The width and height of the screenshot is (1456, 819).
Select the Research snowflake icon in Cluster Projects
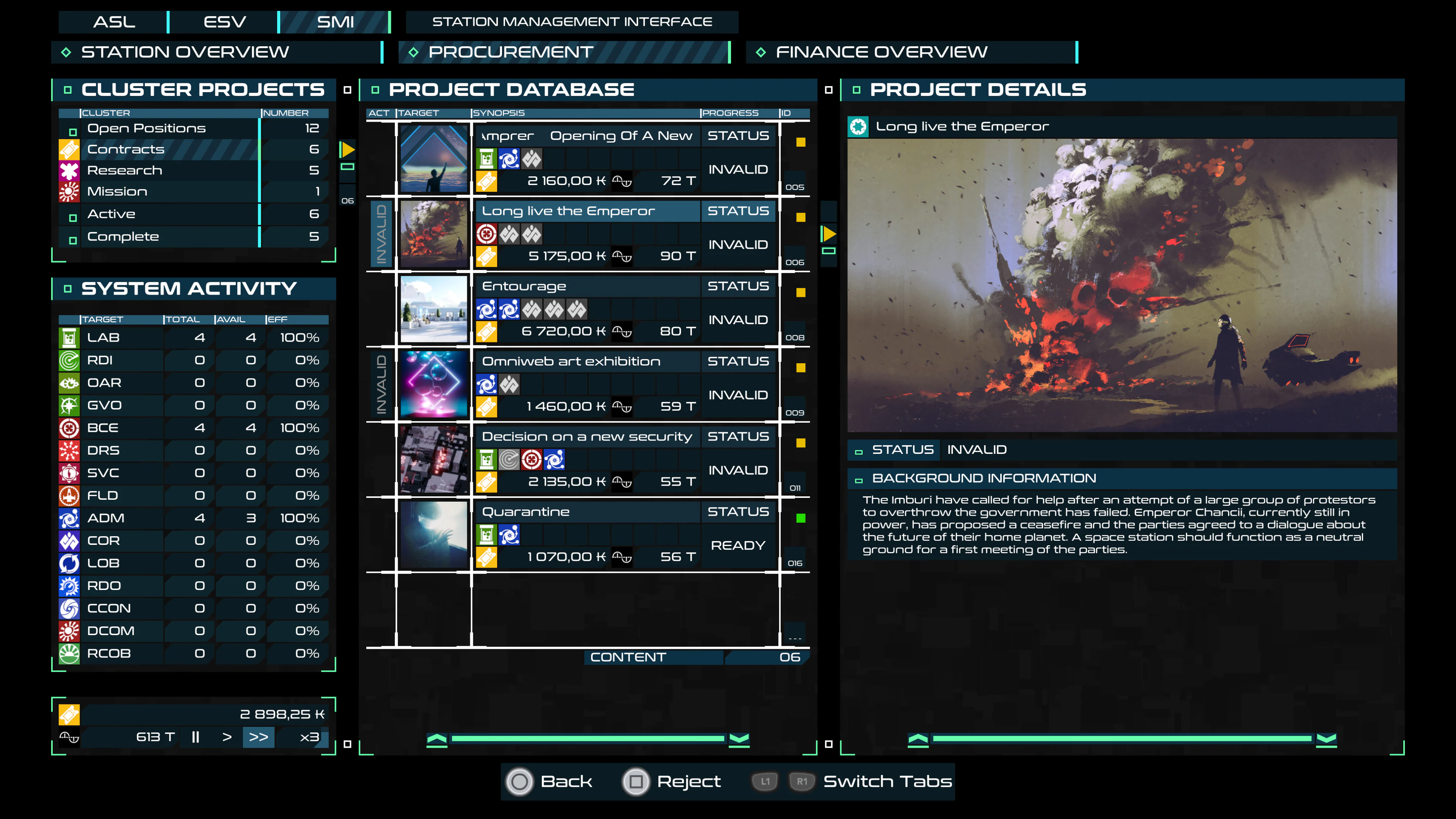pos(69,170)
